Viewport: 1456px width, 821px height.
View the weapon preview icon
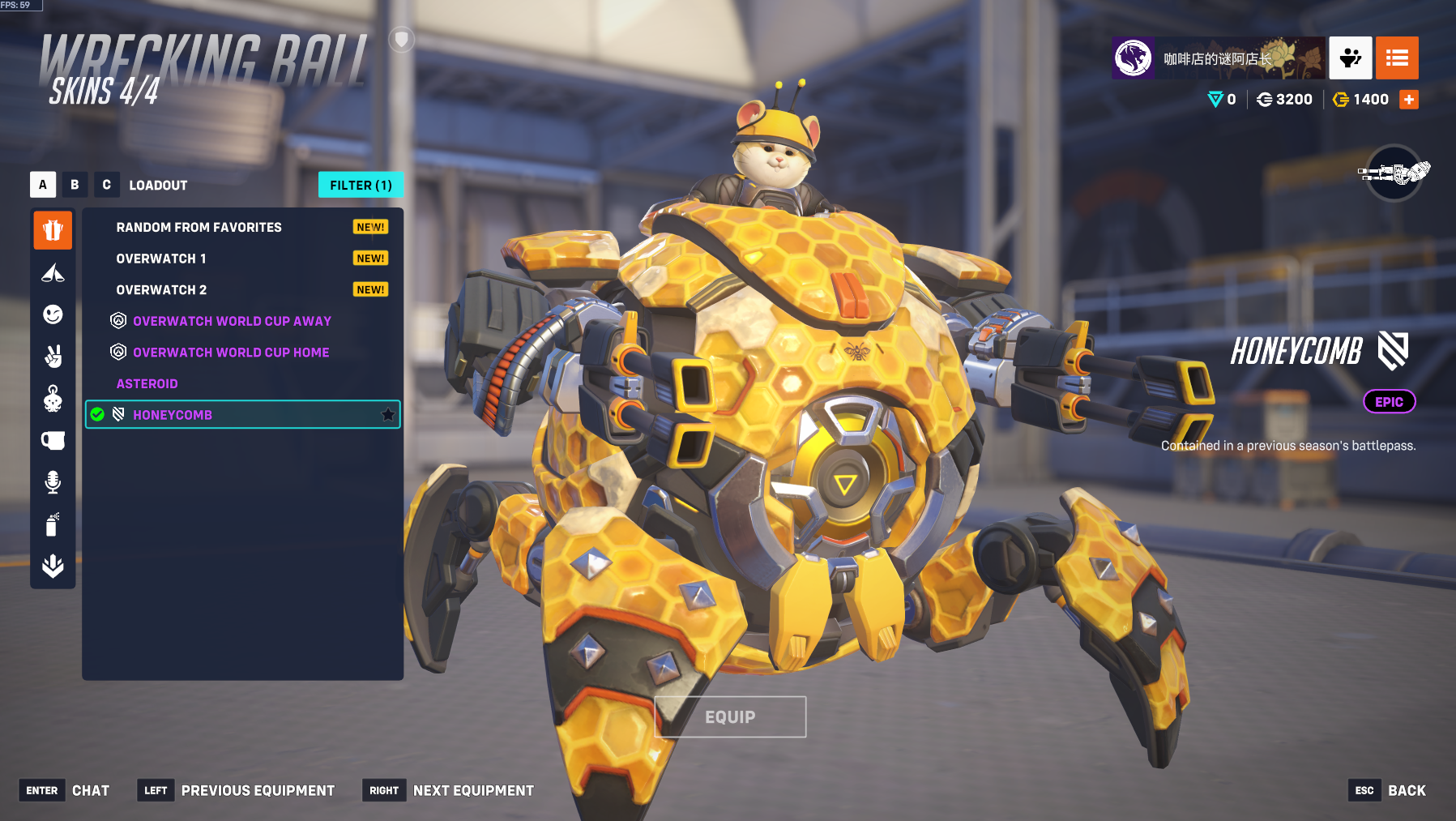[x=1394, y=173]
